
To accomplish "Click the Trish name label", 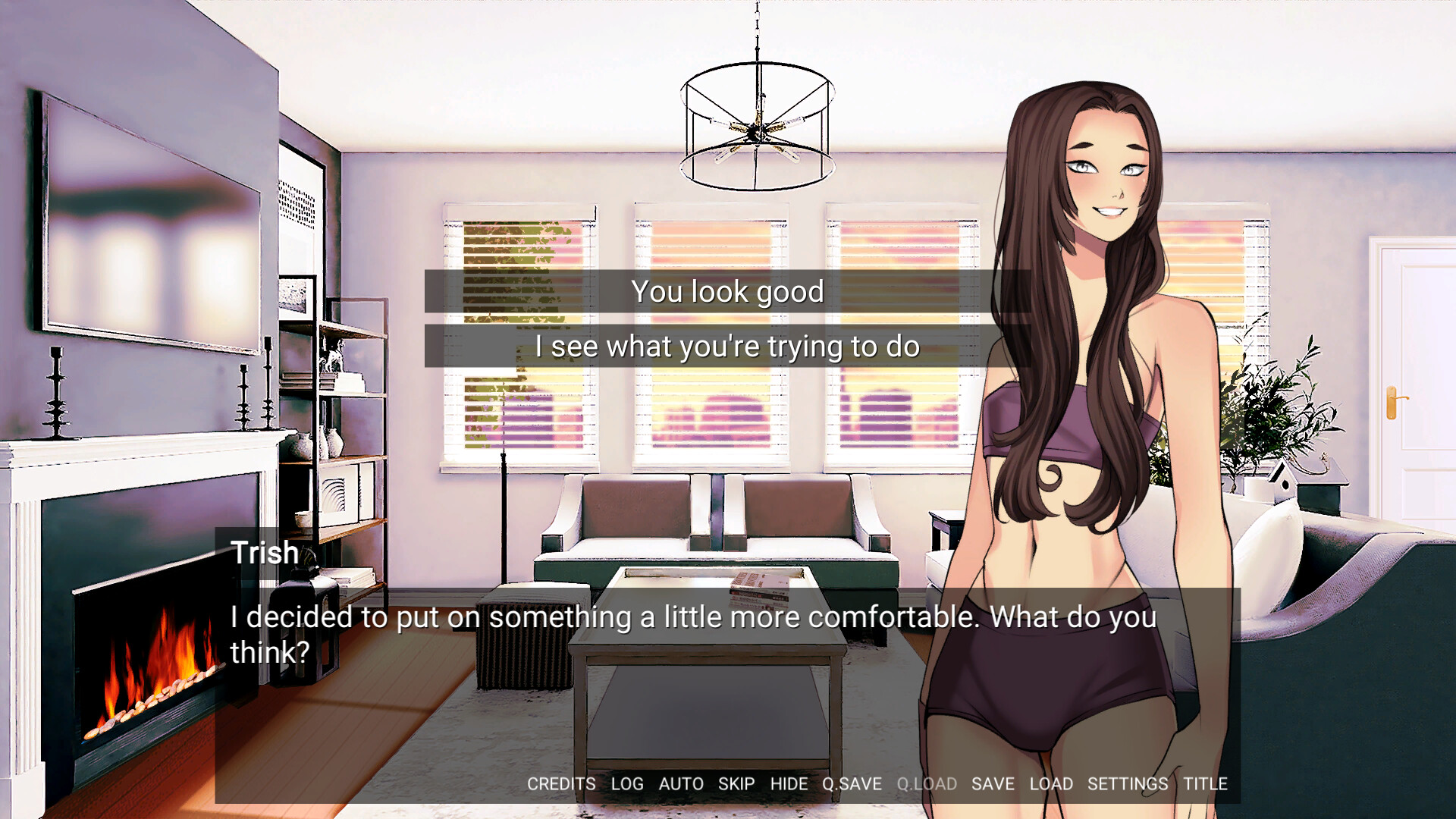I will click(x=263, y=553).
